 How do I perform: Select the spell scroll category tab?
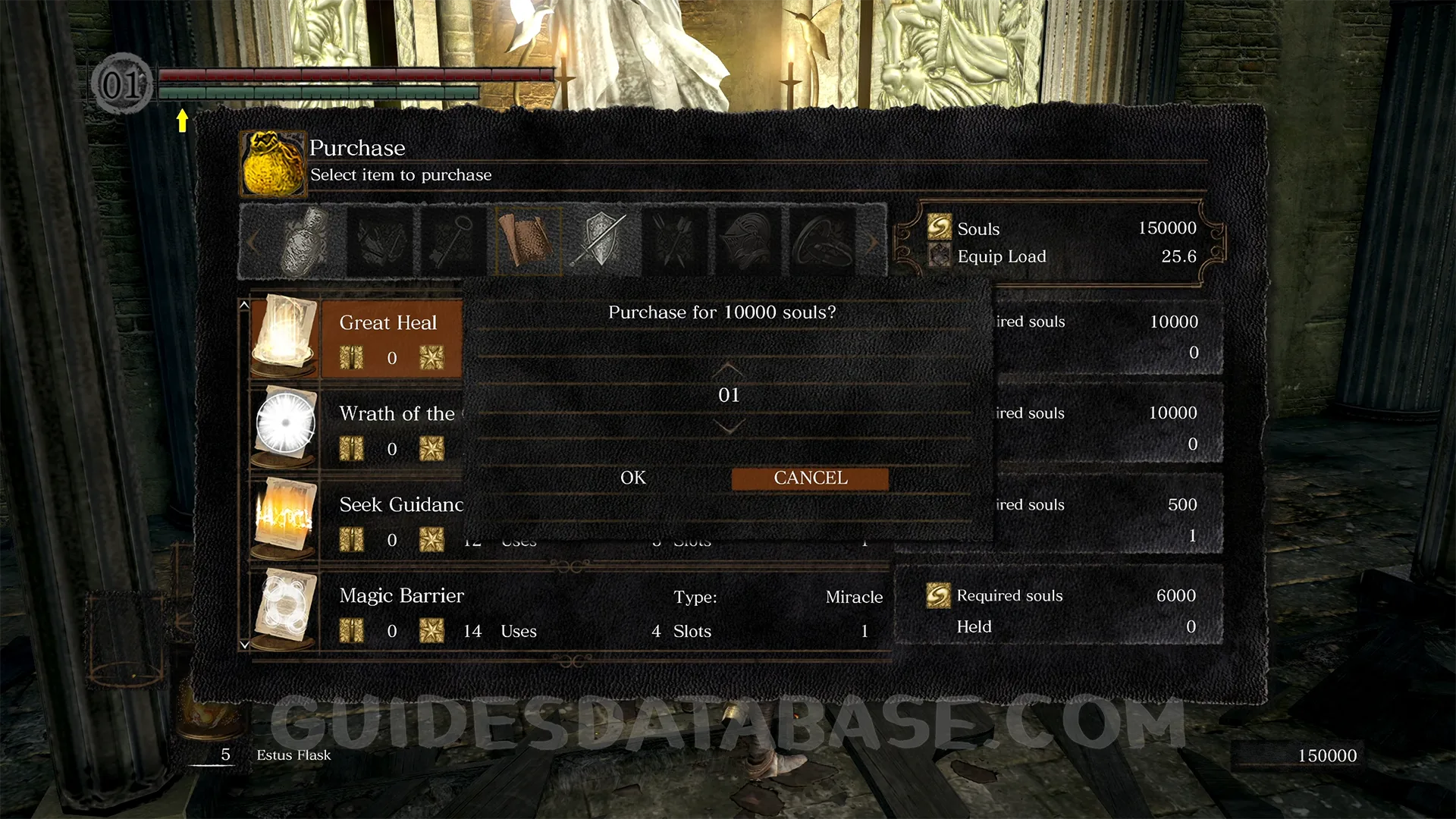(528, 240)
